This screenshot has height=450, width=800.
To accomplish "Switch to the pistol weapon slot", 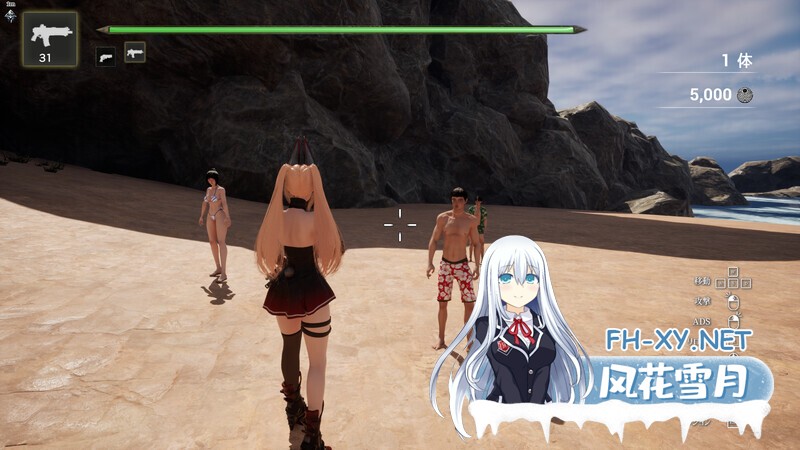I will [x=105, y=56].
